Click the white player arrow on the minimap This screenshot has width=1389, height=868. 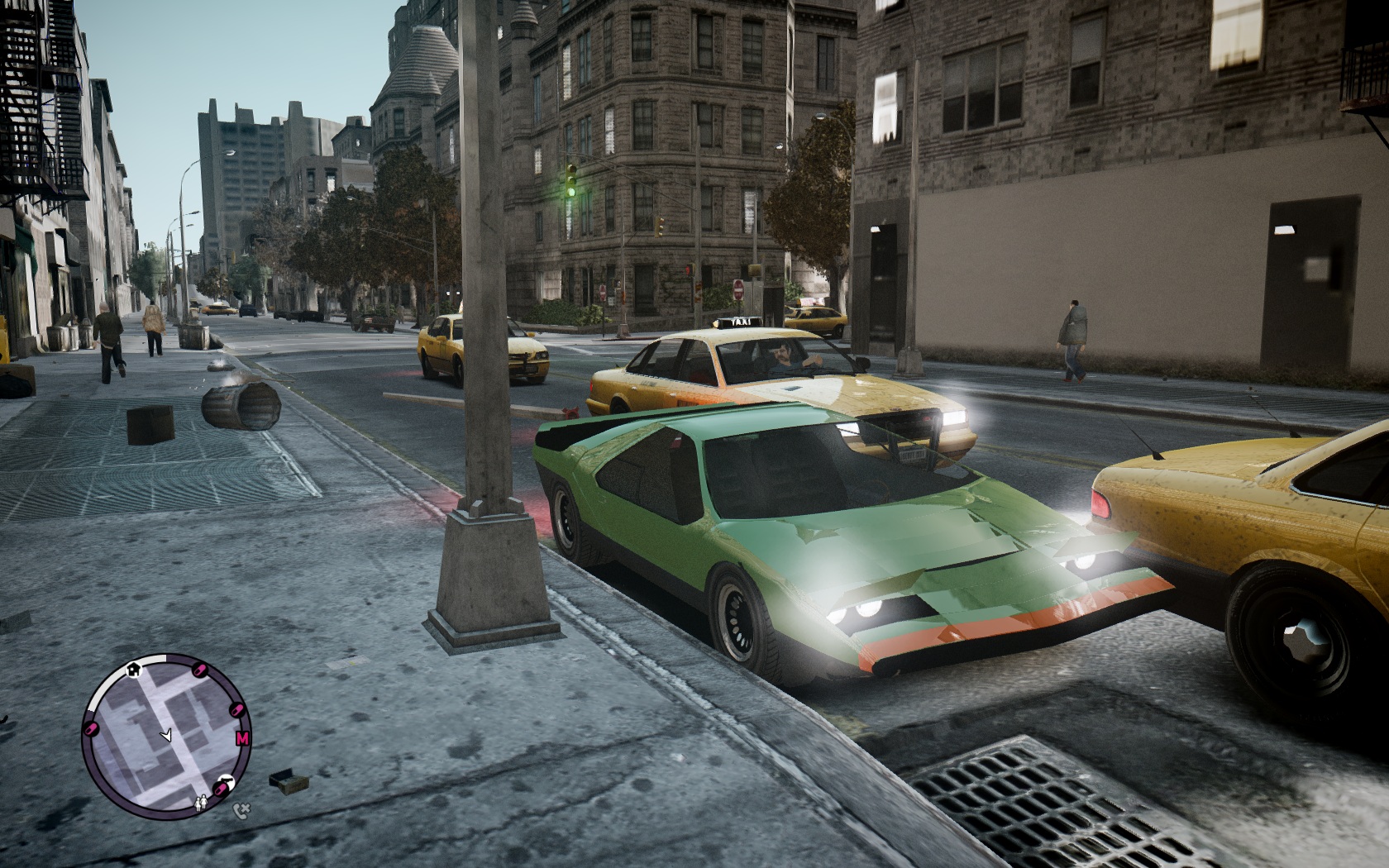pos(166,734)
